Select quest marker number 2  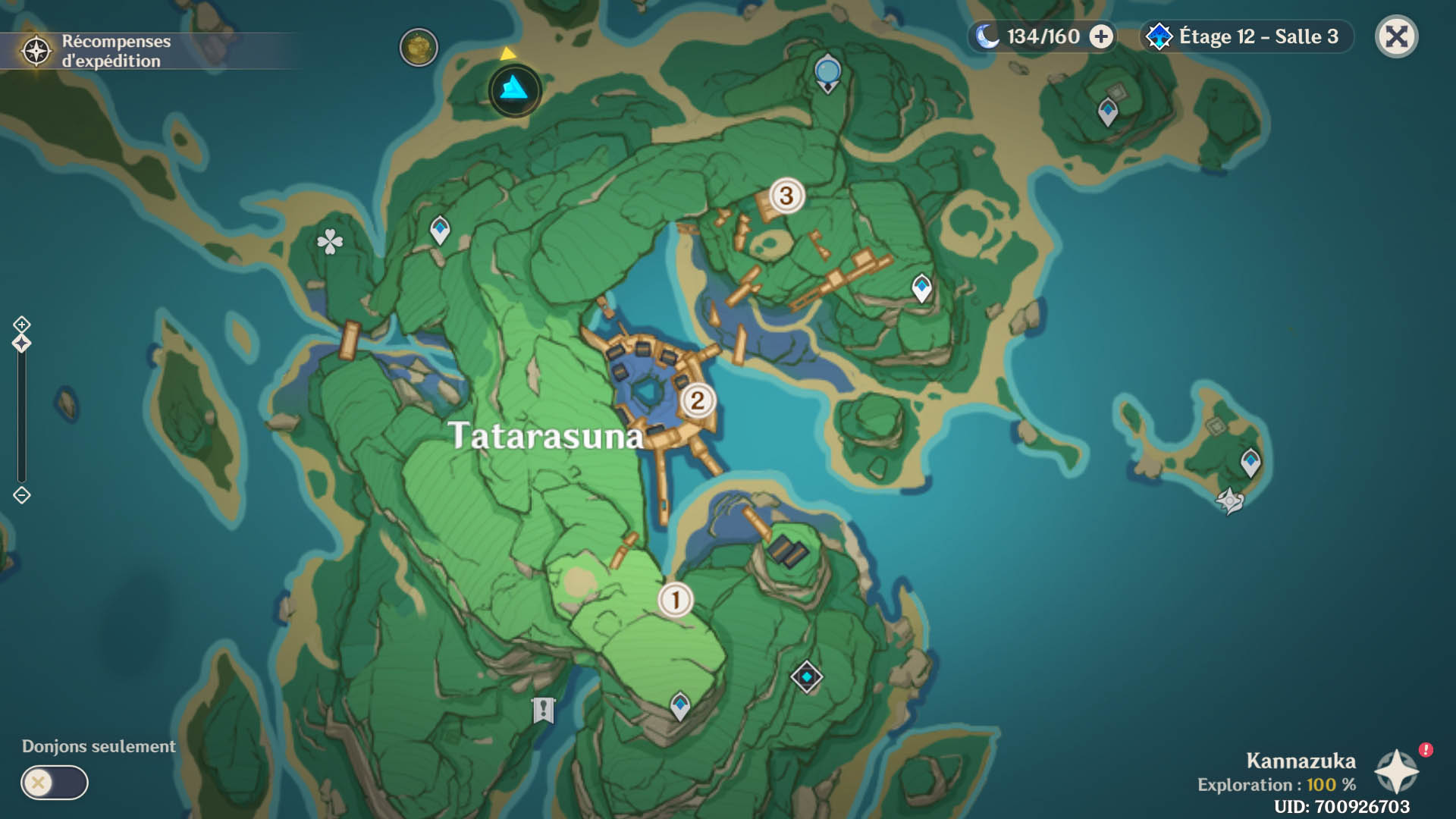[697, 400]
